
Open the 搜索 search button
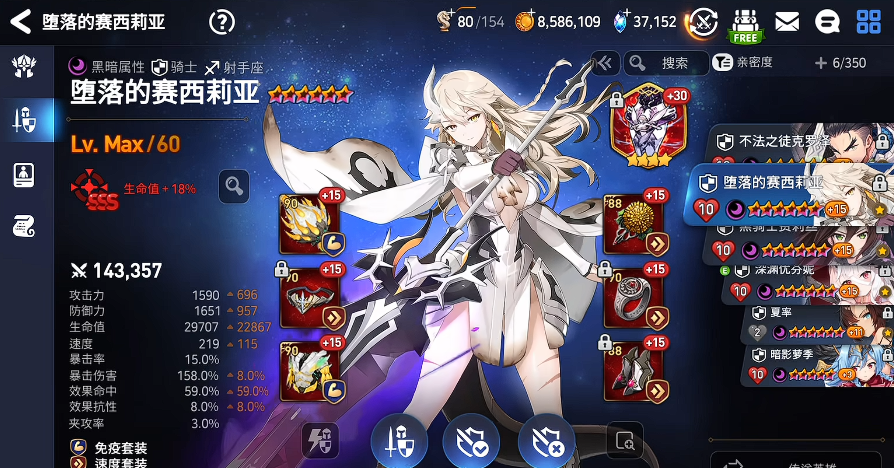[665, 63]
